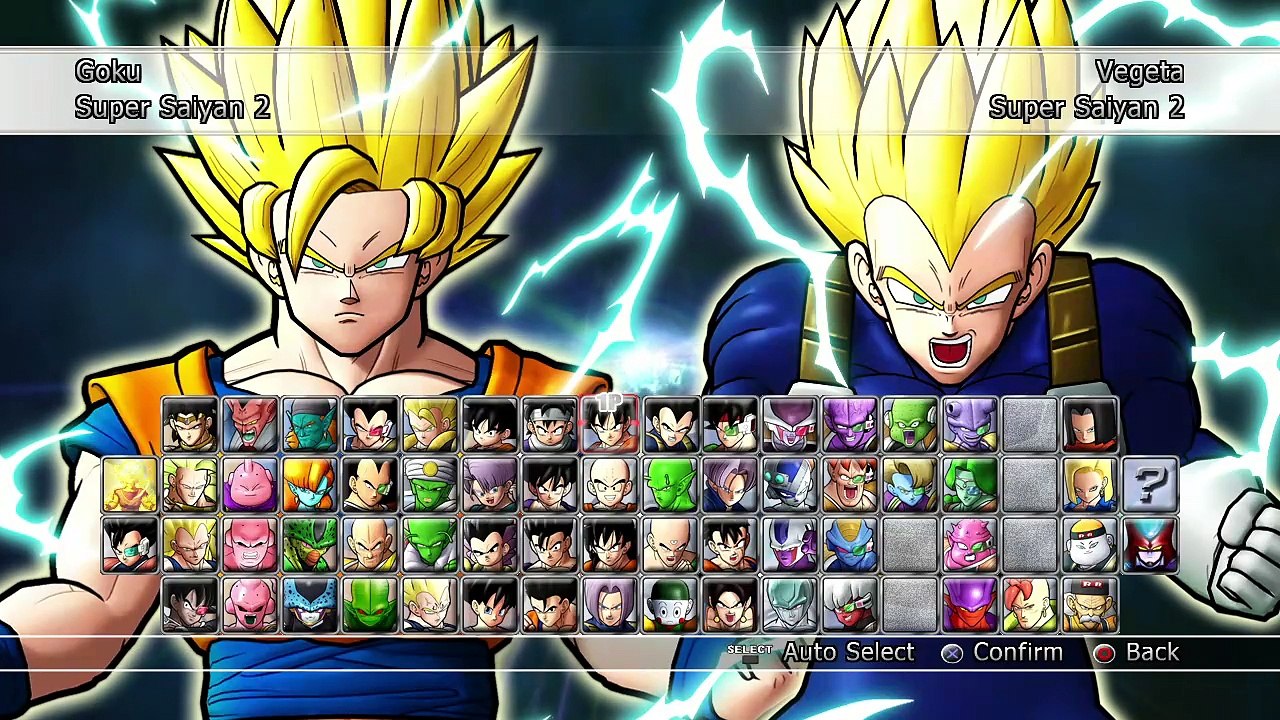Pick the Android 17 portrait
Viewport: 1280px width, 720px height.
coord(1090,425)
